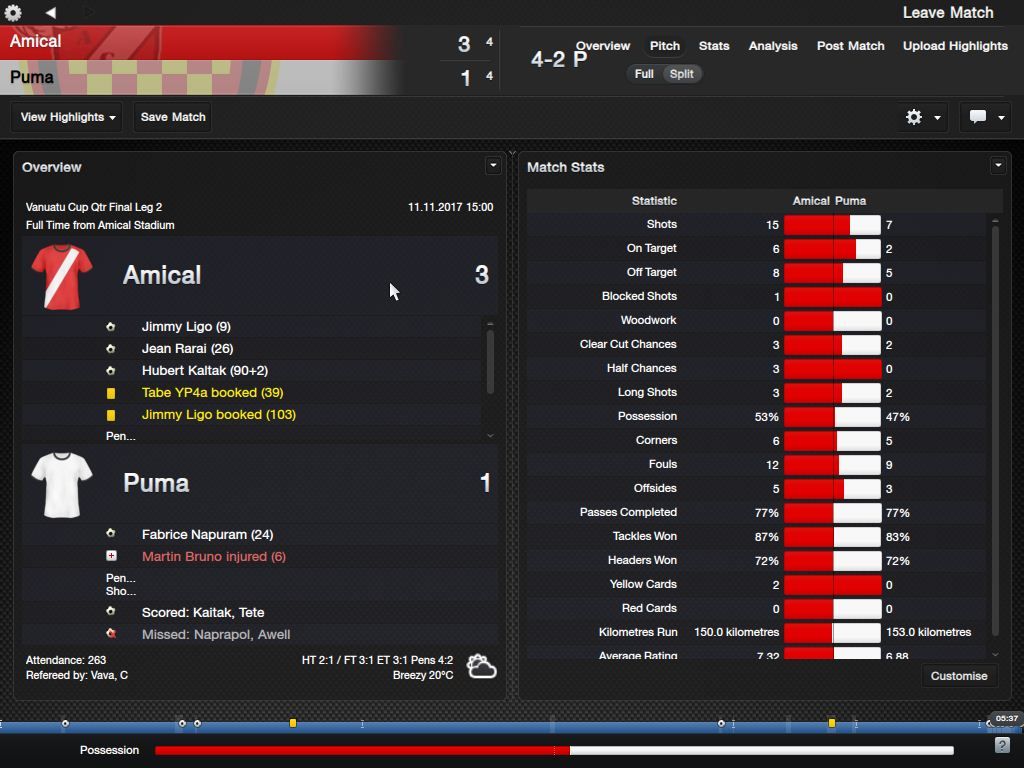This screenshot has width=1024, height=768.
Task: Open the question mark help button
Action: tap(1002, 746)
